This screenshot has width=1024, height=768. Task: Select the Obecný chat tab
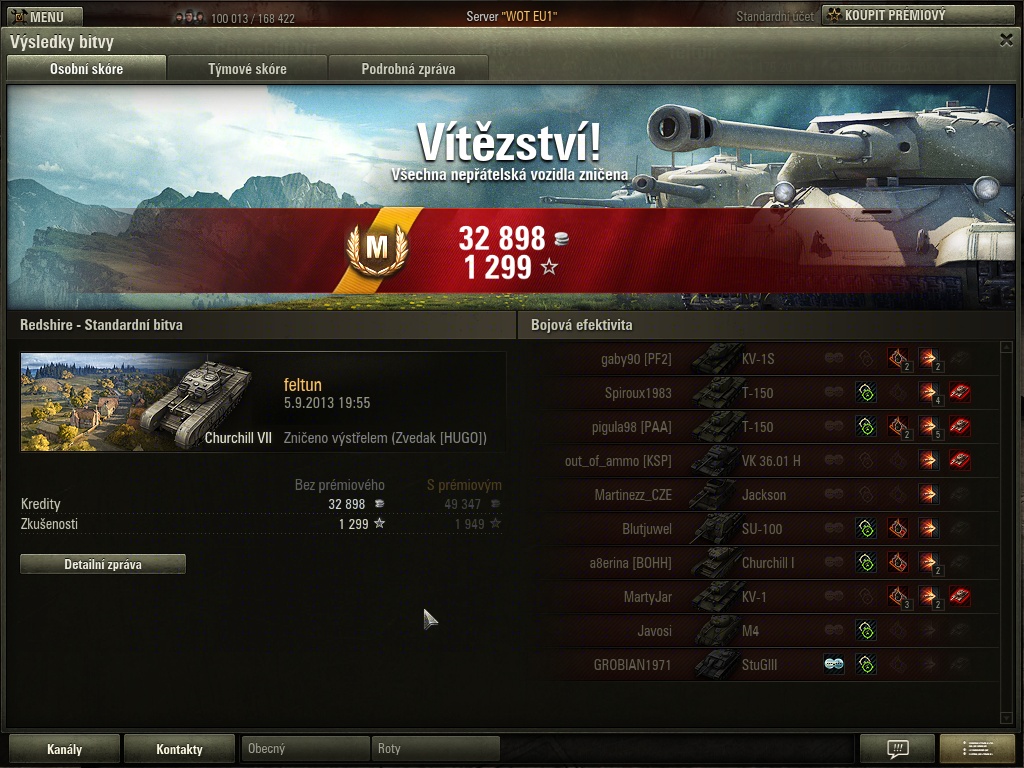(x=305, y=749)
